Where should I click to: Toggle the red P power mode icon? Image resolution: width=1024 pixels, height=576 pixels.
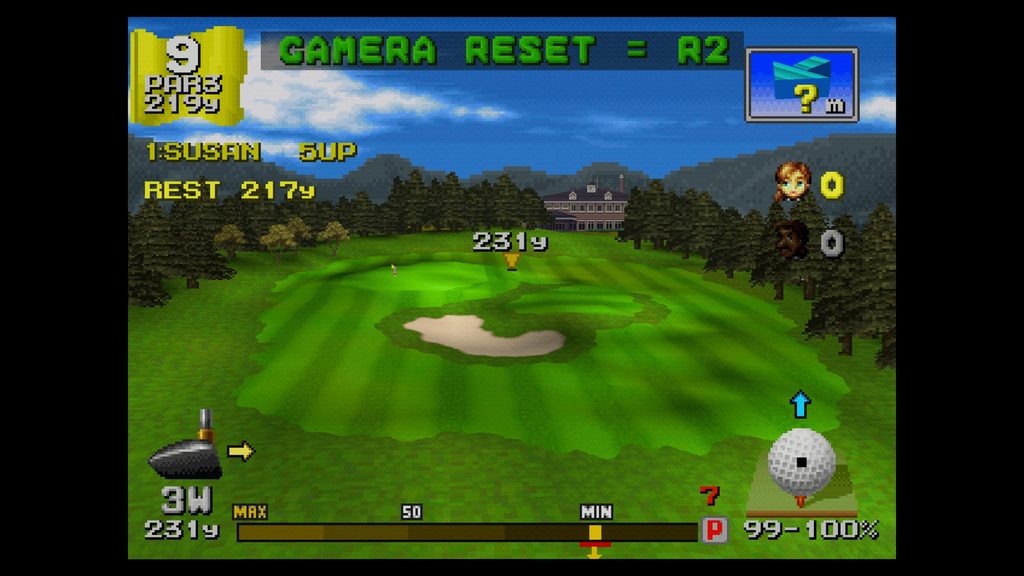714,530
